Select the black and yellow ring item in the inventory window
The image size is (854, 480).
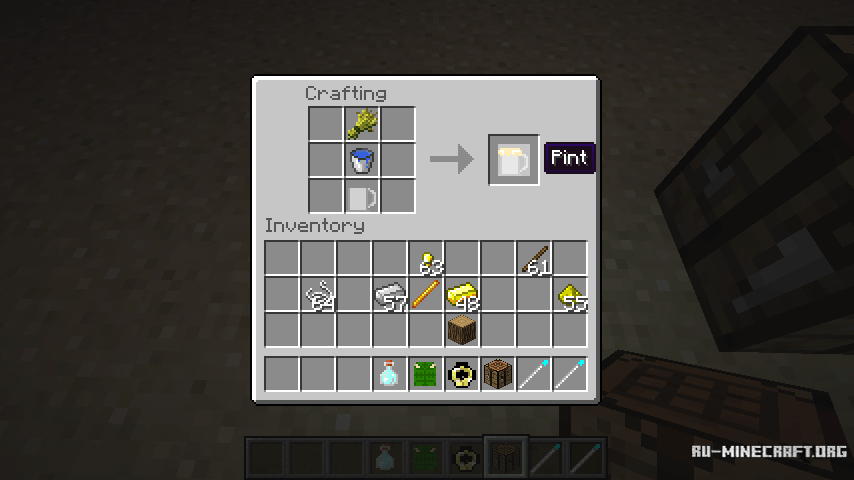tap(462, 374)
